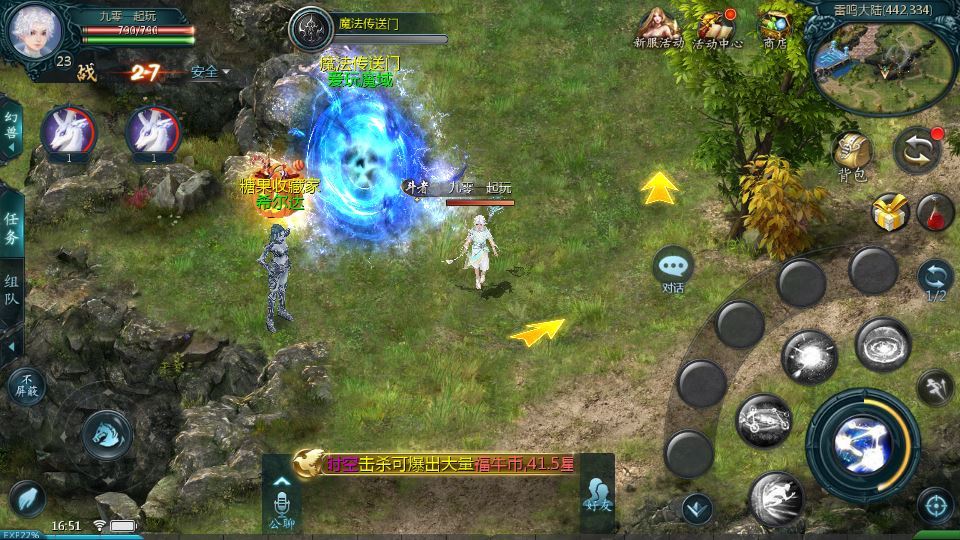Open the yellow gift box reward

889,211
